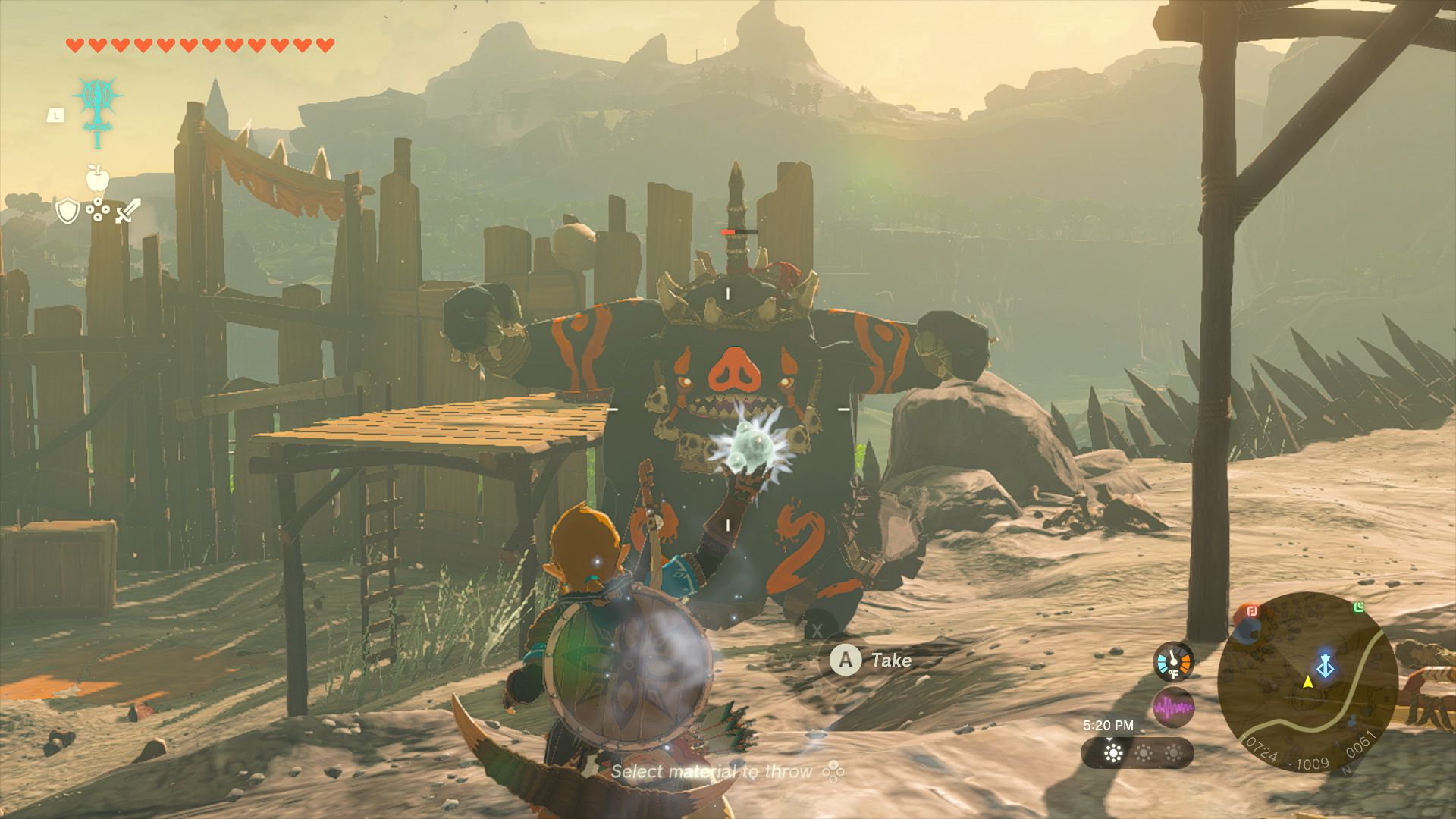Open the circular minimap
The image size is (1456, 819).
tap(1307, 682)
